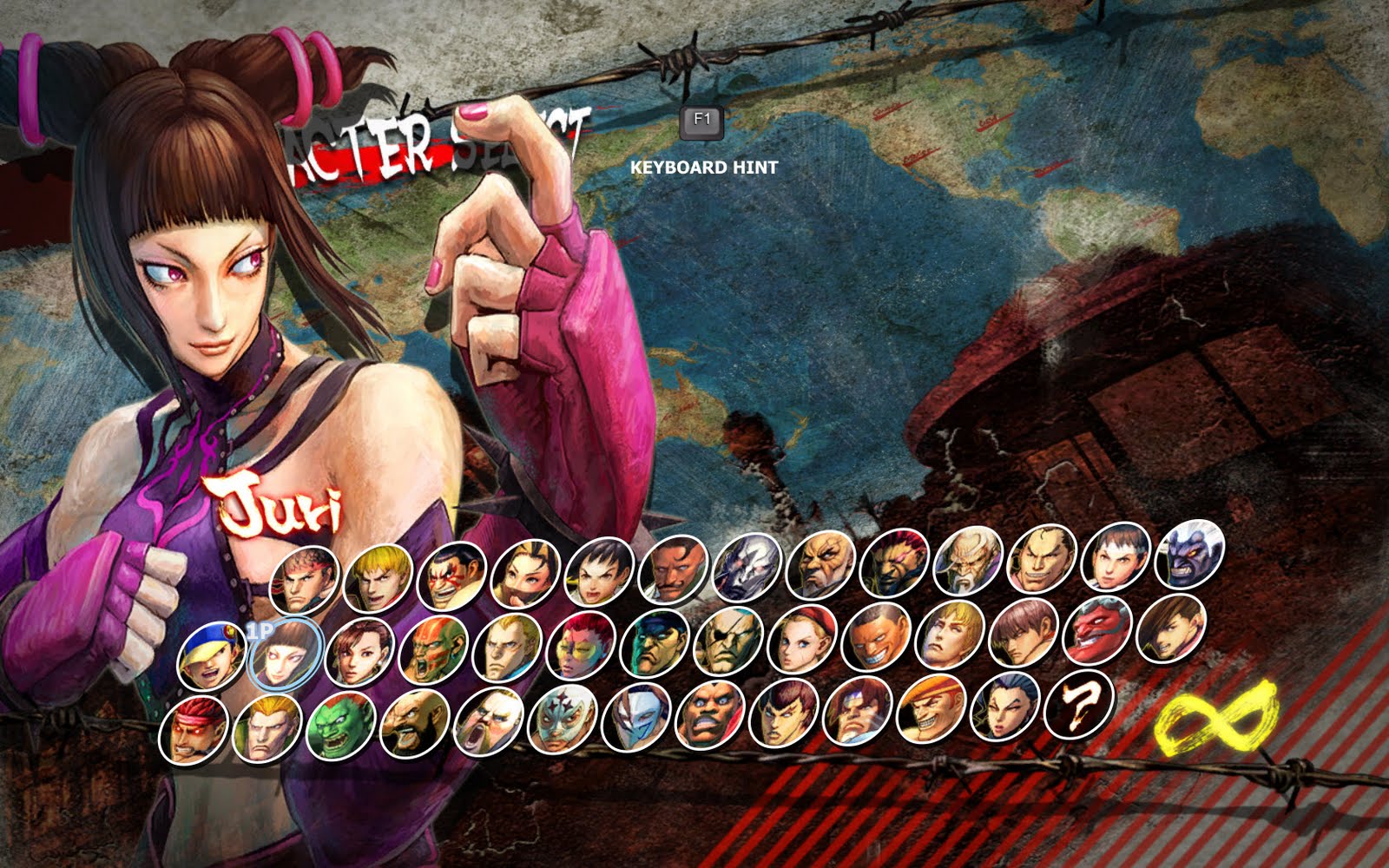This screenshot has height=868, width=1389.
Task: Select bearded Zangief's portrait
Action: (414, 725)
